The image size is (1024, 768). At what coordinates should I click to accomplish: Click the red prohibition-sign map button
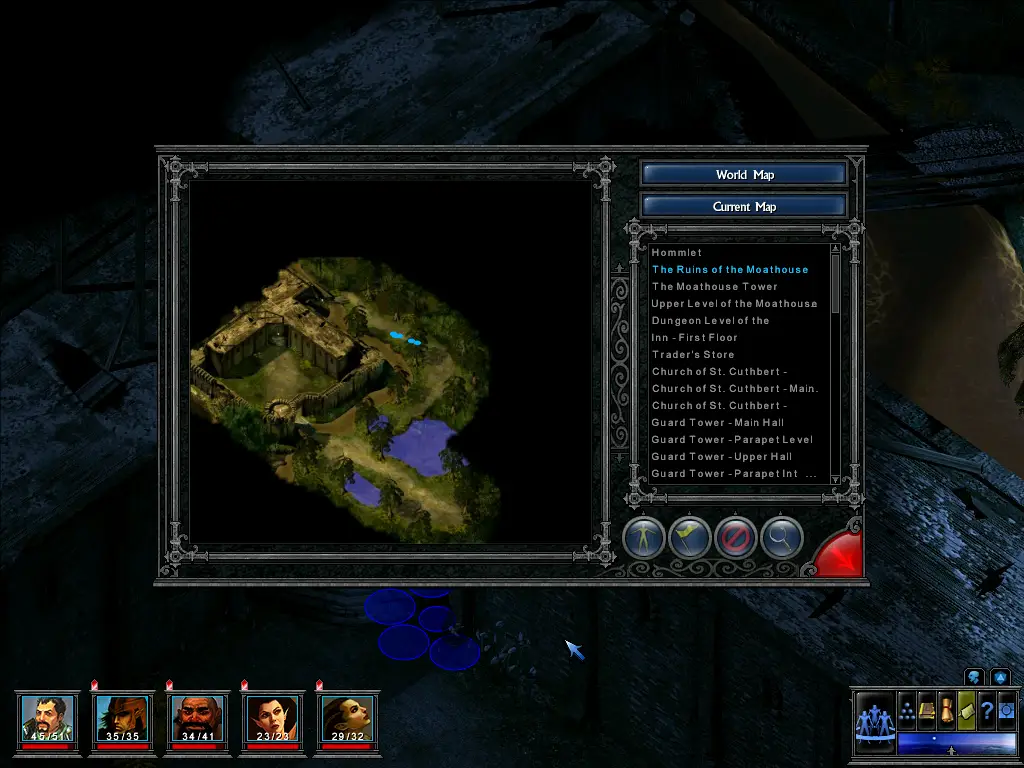pos(735,538)
